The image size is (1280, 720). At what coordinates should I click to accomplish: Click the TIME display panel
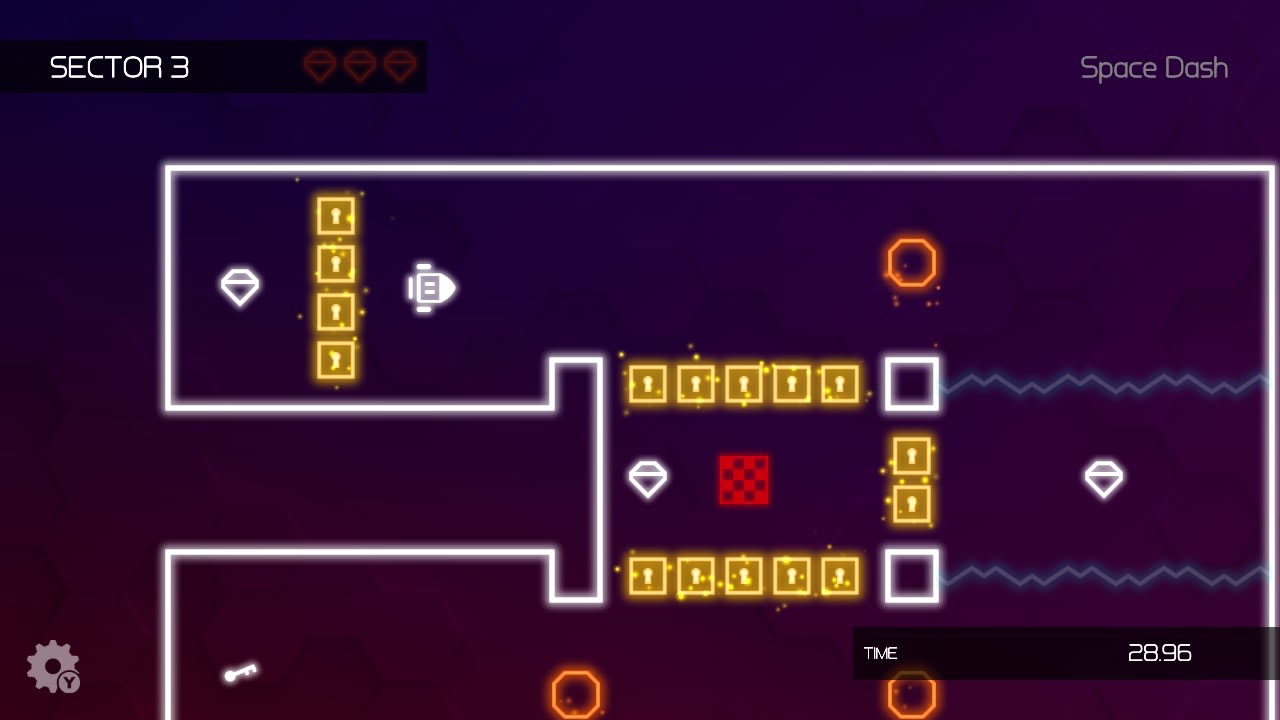click(881, 654)
